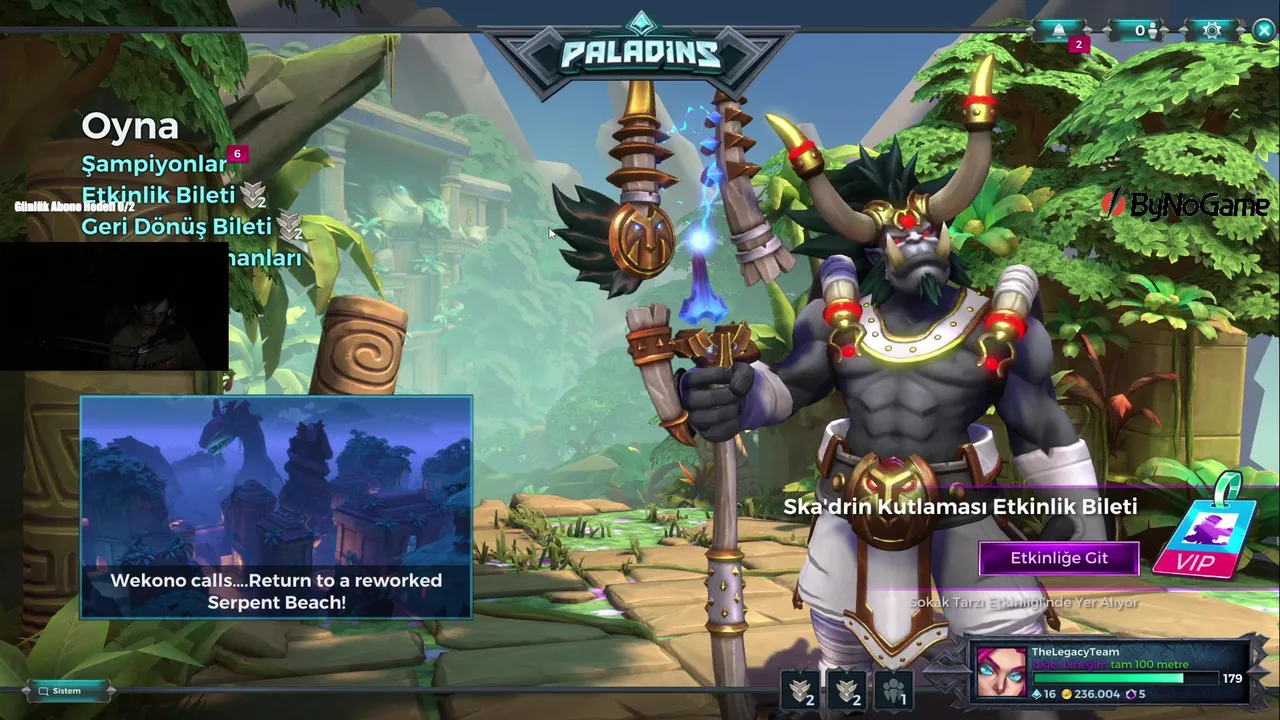Close the game with the X button
The width and height of the screenshot is (1280, 720).
pos(1264,31)
